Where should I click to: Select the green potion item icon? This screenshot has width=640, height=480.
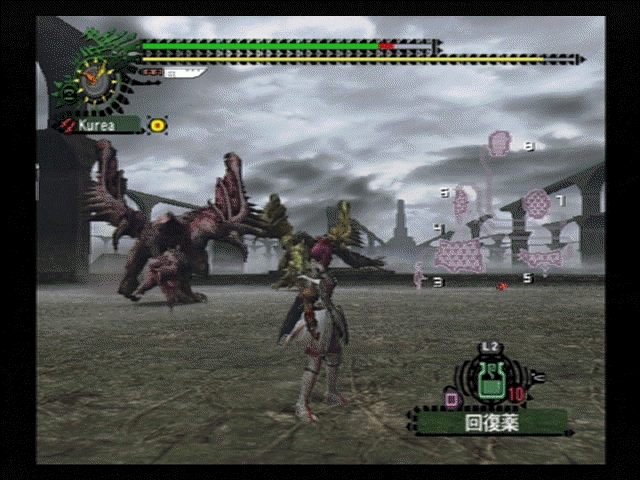click(490, 382)
